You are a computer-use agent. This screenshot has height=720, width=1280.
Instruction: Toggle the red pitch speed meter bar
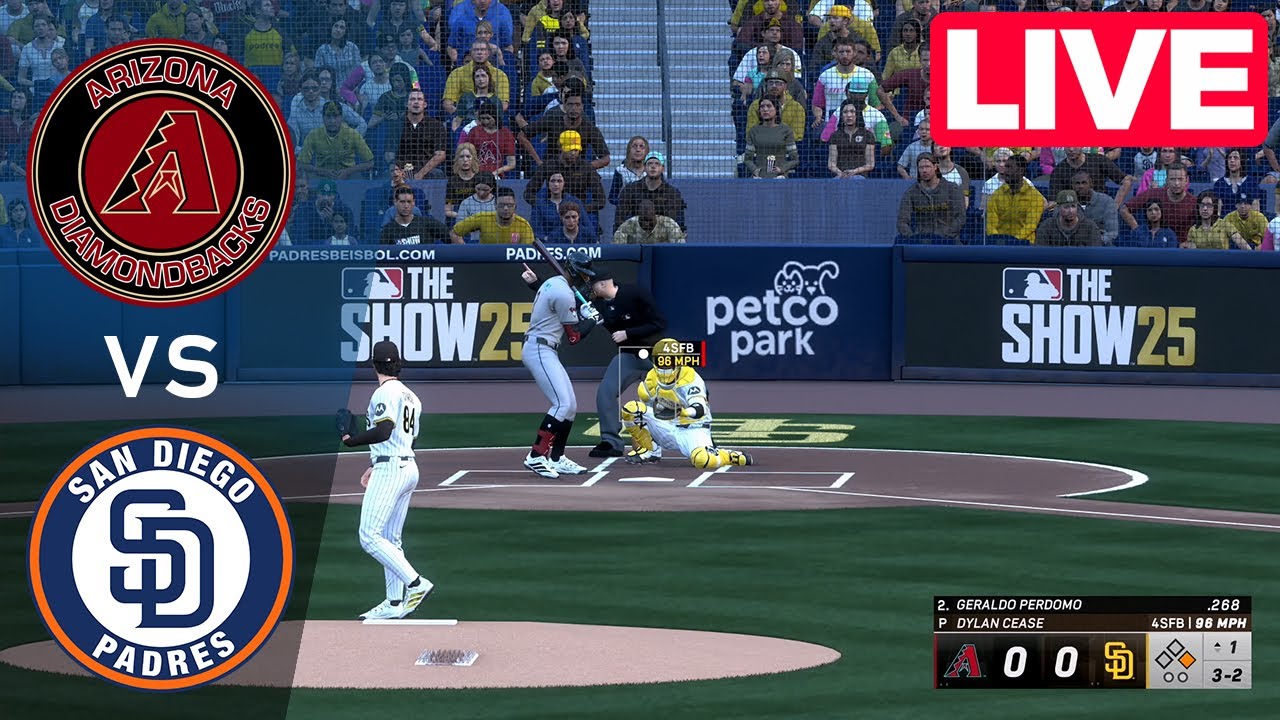(703, 355)
